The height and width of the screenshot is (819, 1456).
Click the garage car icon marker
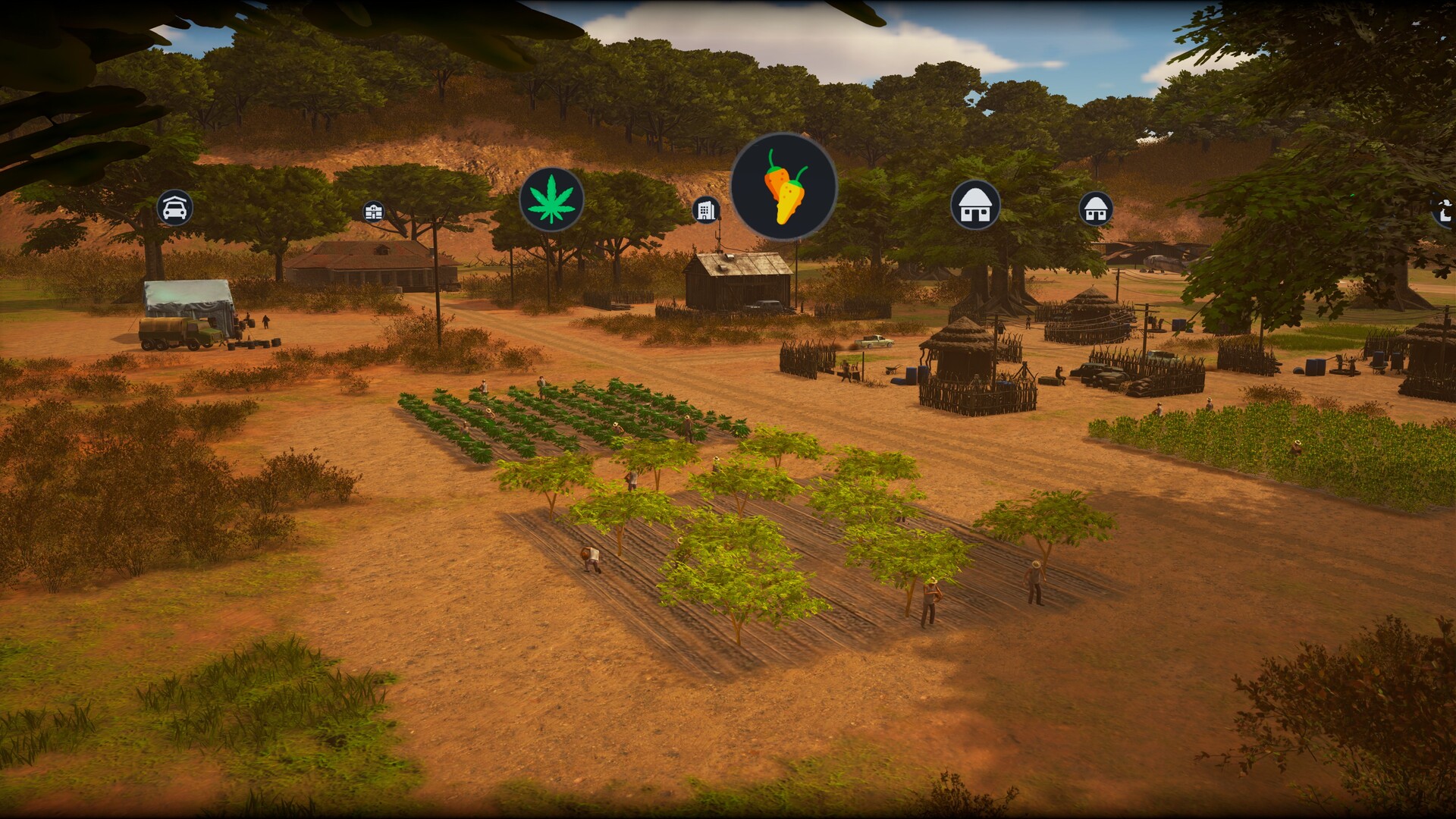[175, 207]
